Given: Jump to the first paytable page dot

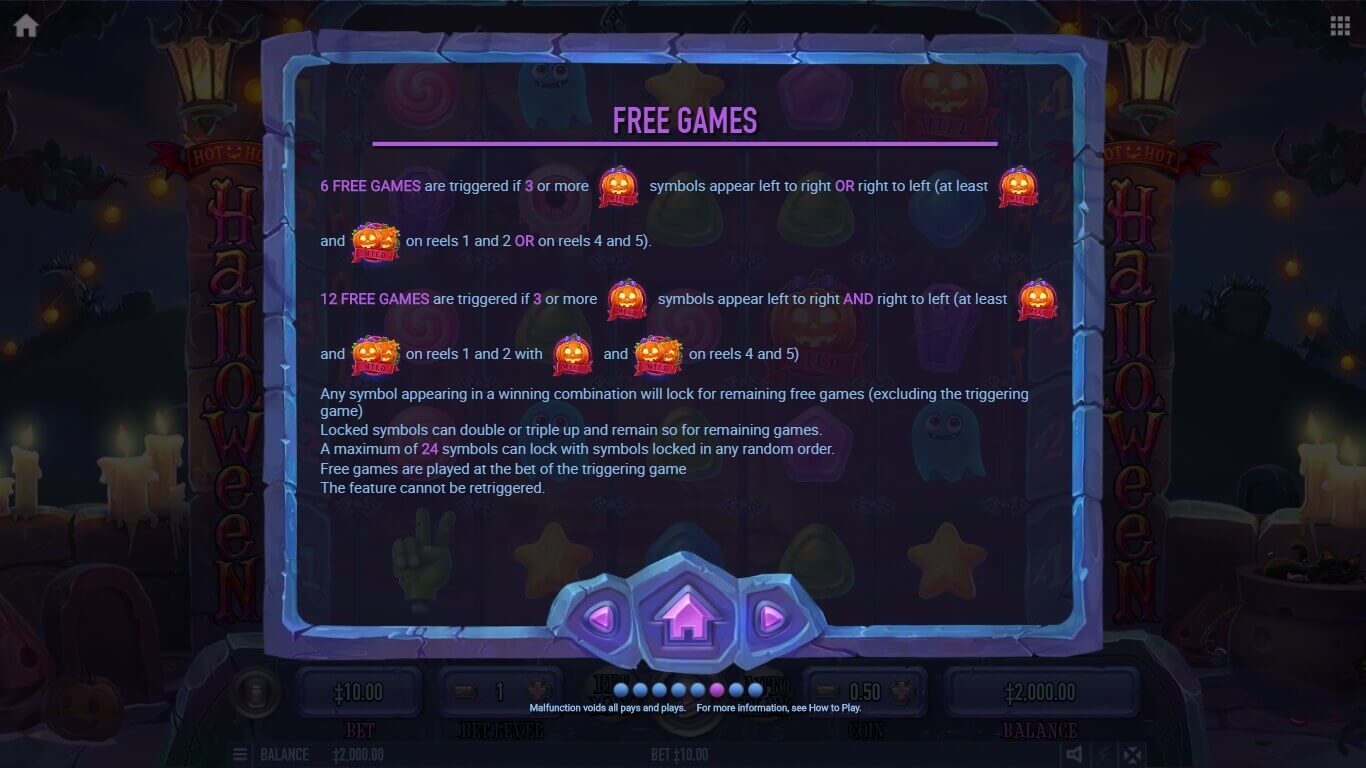Looking at the screenshot, I should [x=621, y=690].
